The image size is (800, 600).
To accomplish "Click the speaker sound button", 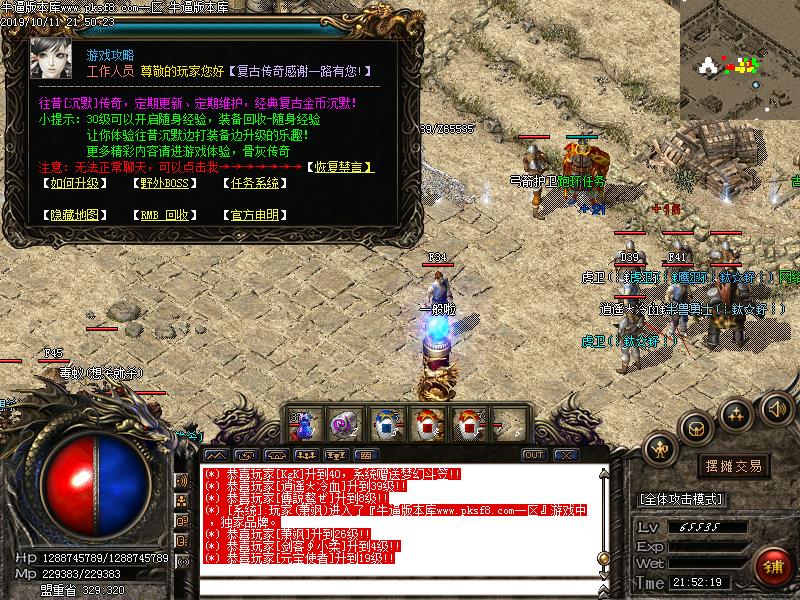I will click(775, 408).
